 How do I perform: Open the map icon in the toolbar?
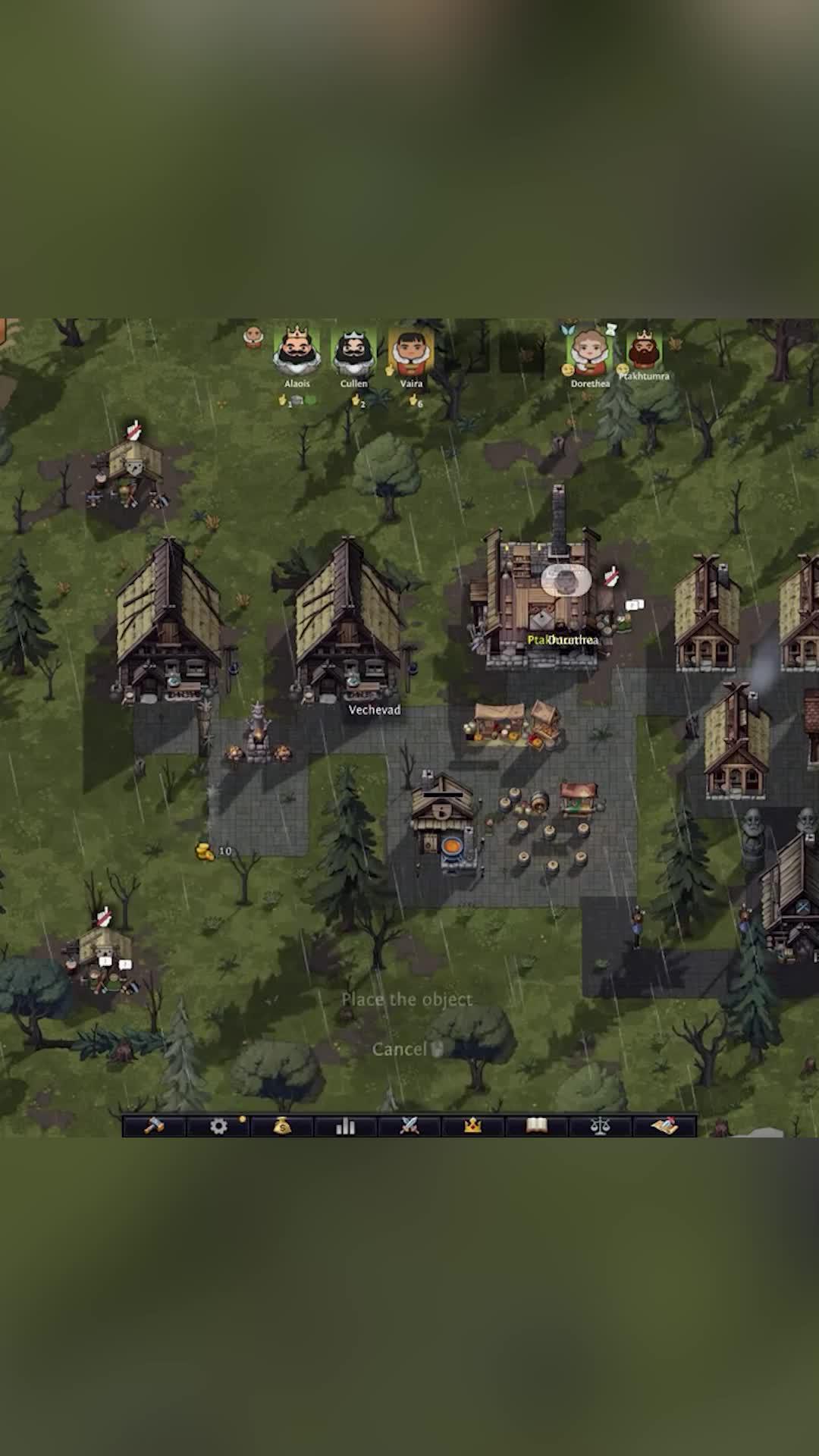point(664,1126)
